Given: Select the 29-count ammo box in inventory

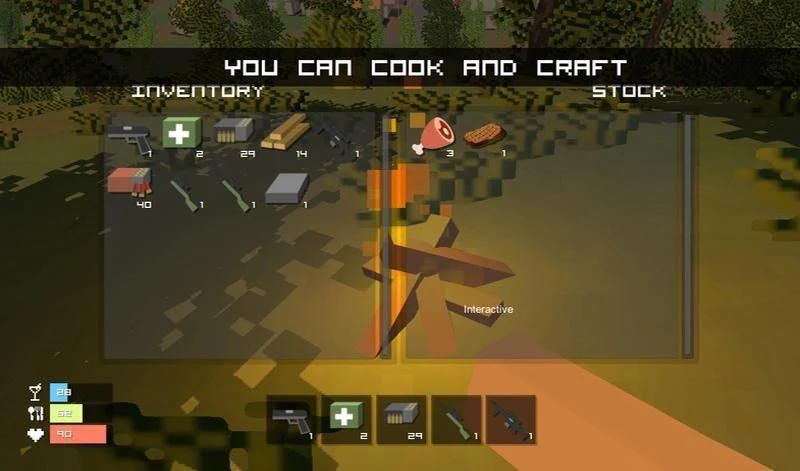Looking at the screenshot, I should coord(232,133).
